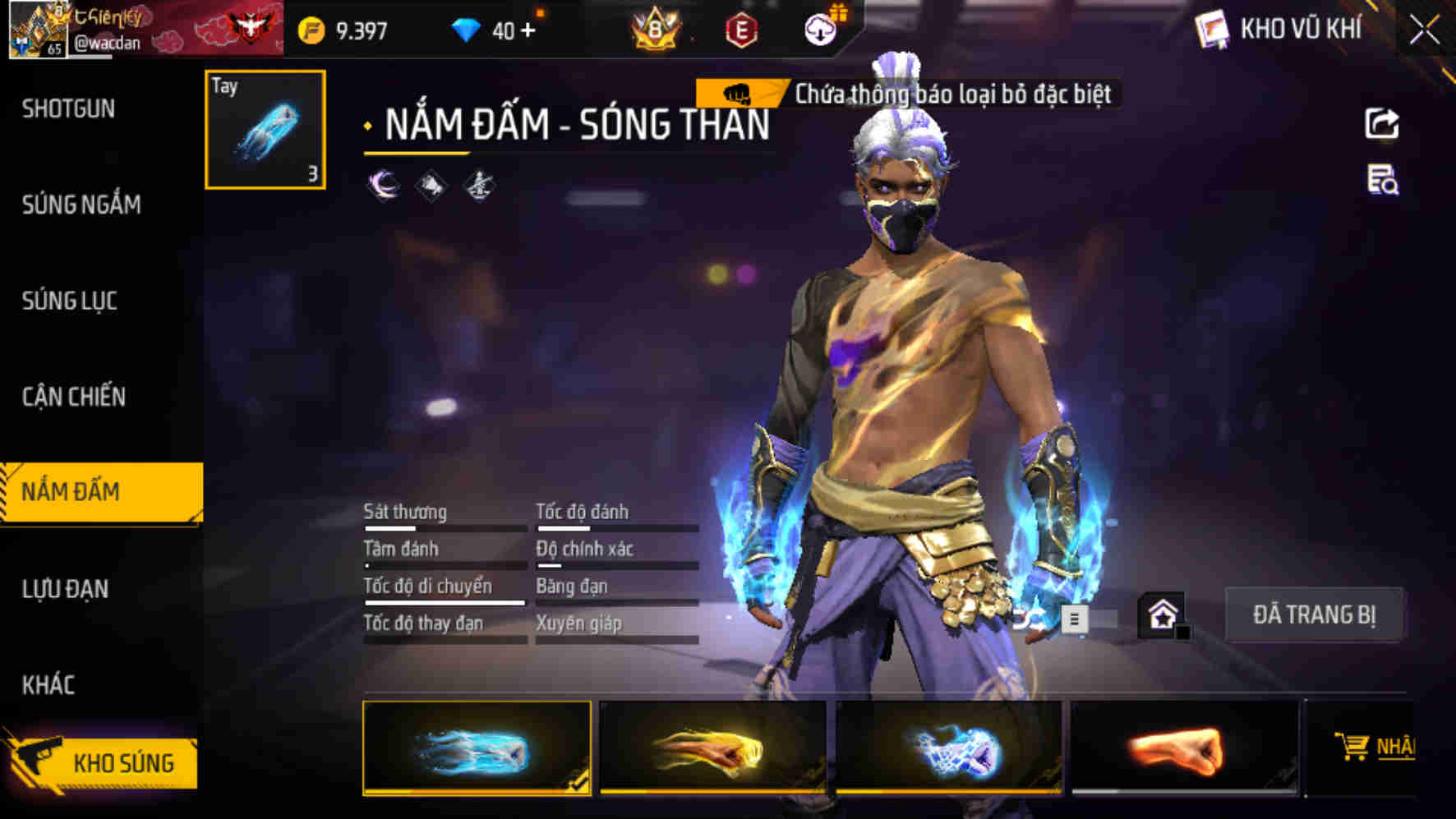Click the ĐÃ TRANG BỊ button
This screenshot has width=1456, height=819.
click(1313, 613)
